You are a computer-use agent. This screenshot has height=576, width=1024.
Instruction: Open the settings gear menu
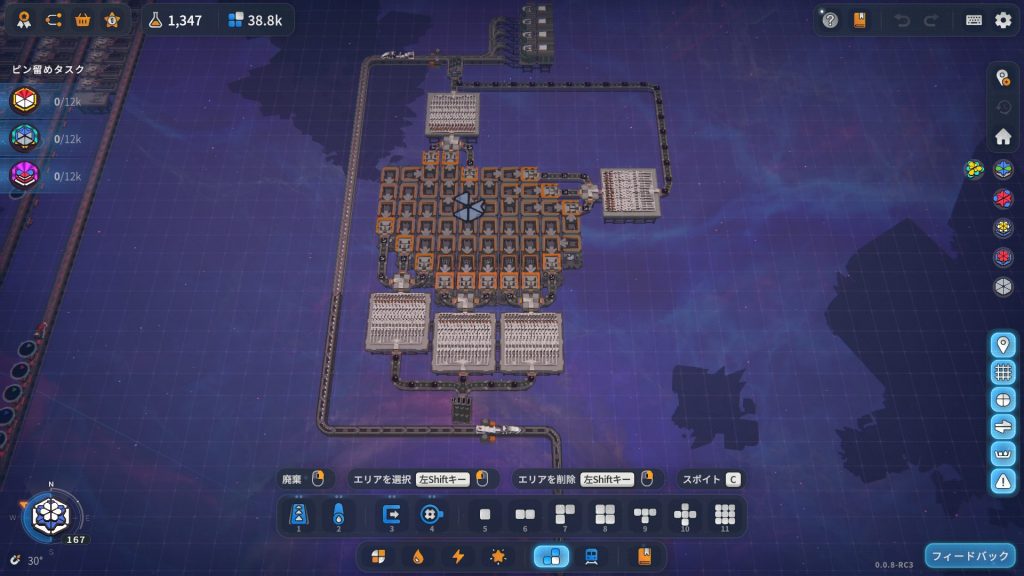point(1003,20)
